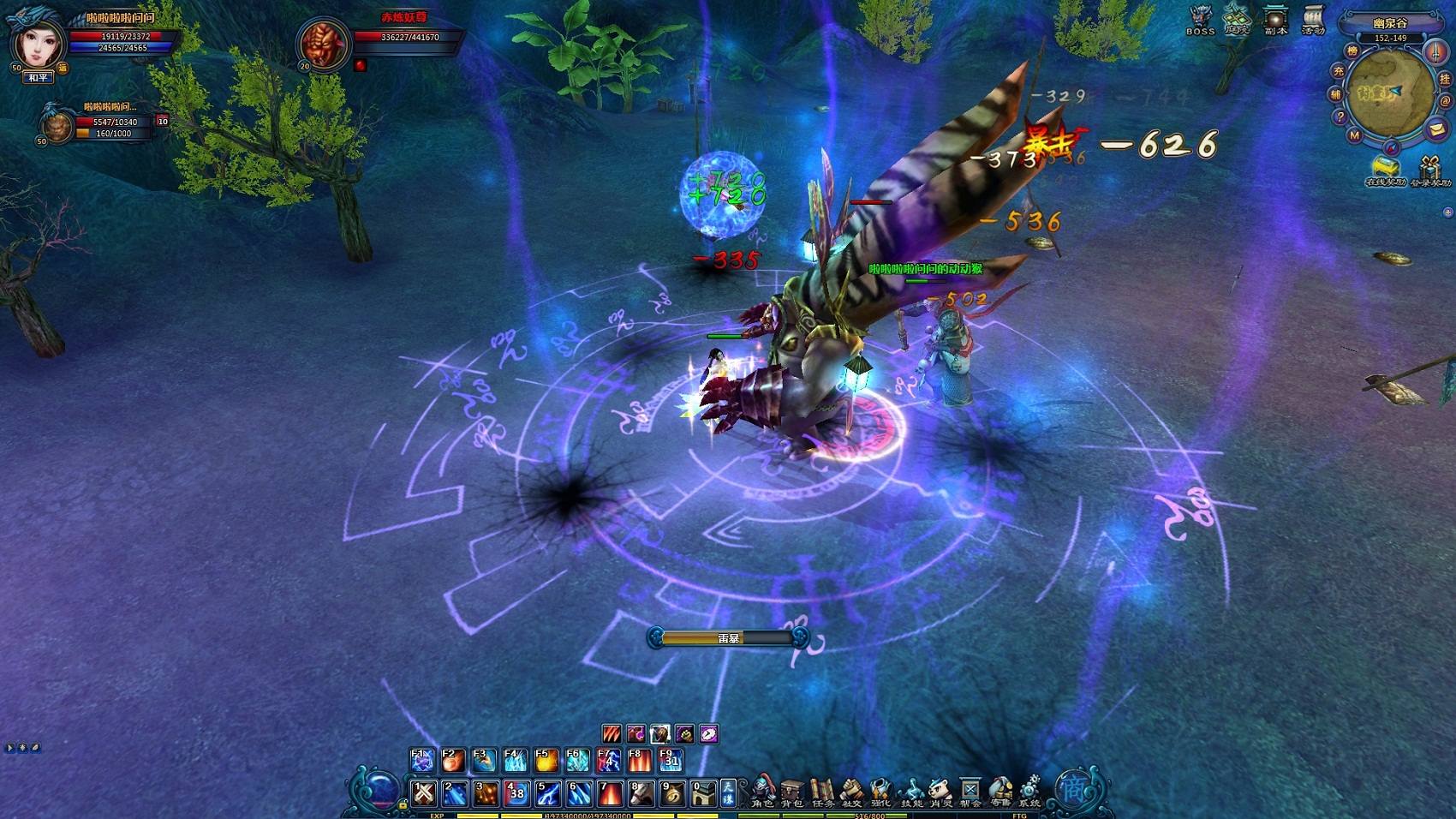Image resolution: width=1456 pixels, height=819 pixels.
Task: Open the 登录奖励 login gift box
Action: [x=1429, y=170]
